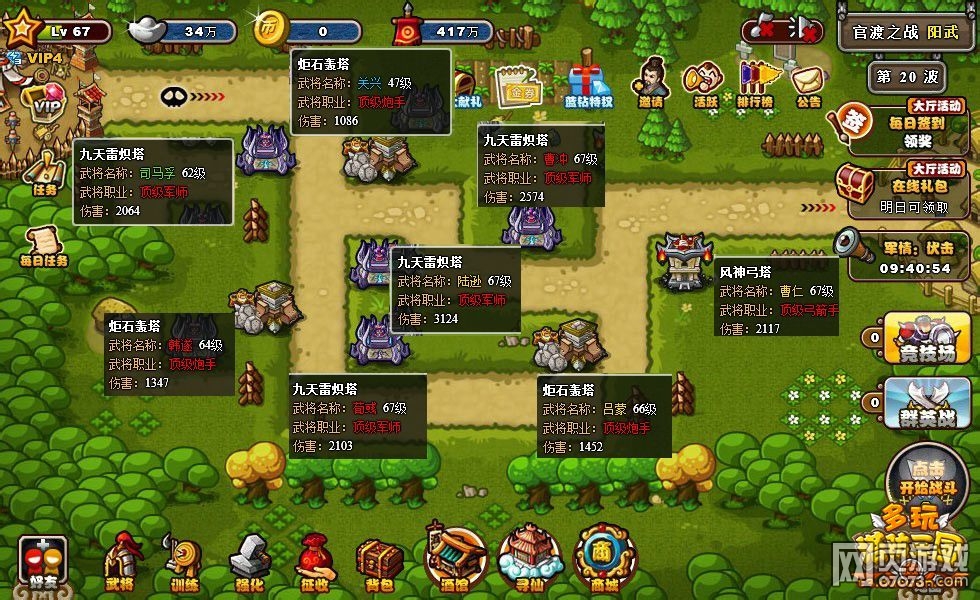
Task: Claim the 每日签到 daily sign-in reward
Action: coord(903,127)
